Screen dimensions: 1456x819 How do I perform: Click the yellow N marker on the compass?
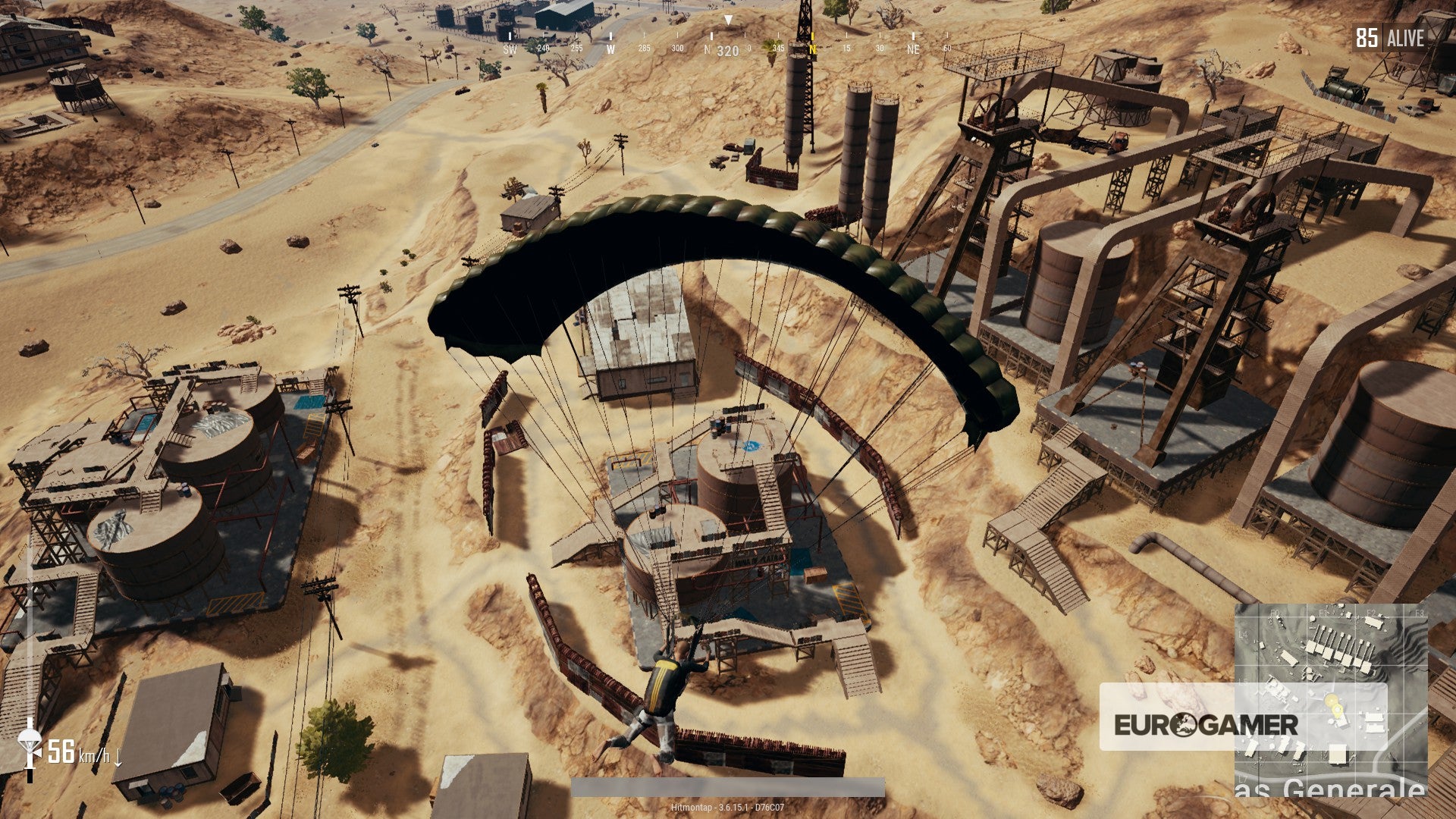pyautogui.click(x=813, y=47)
